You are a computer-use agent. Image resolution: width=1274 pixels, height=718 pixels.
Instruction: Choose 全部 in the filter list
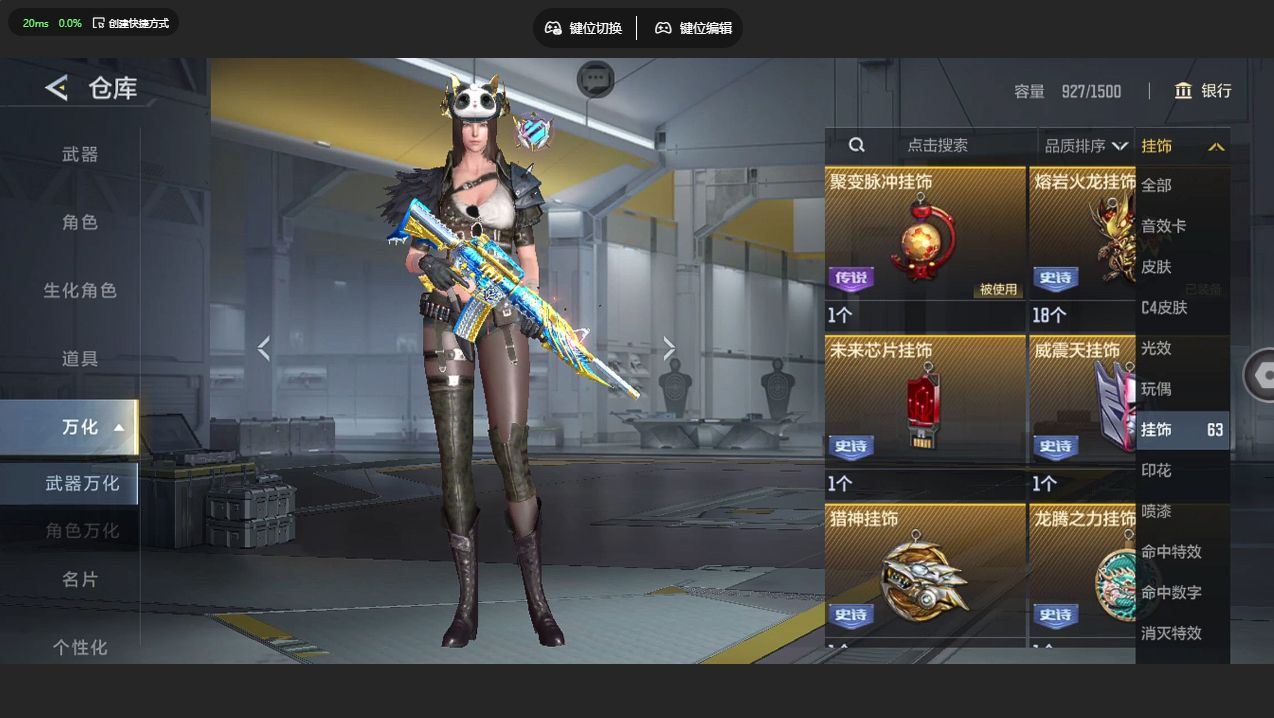pos(1156,185)
